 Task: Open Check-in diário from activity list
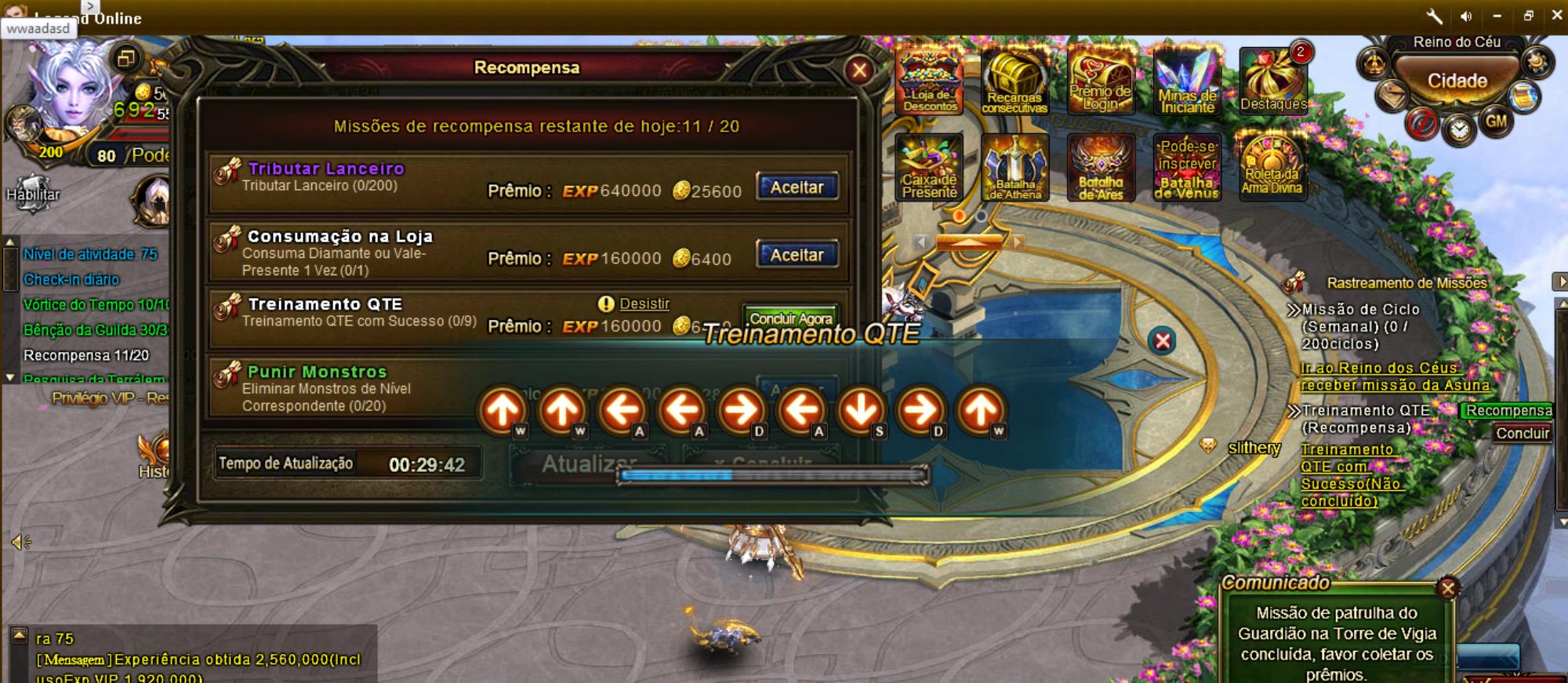[x=71, y=279]
